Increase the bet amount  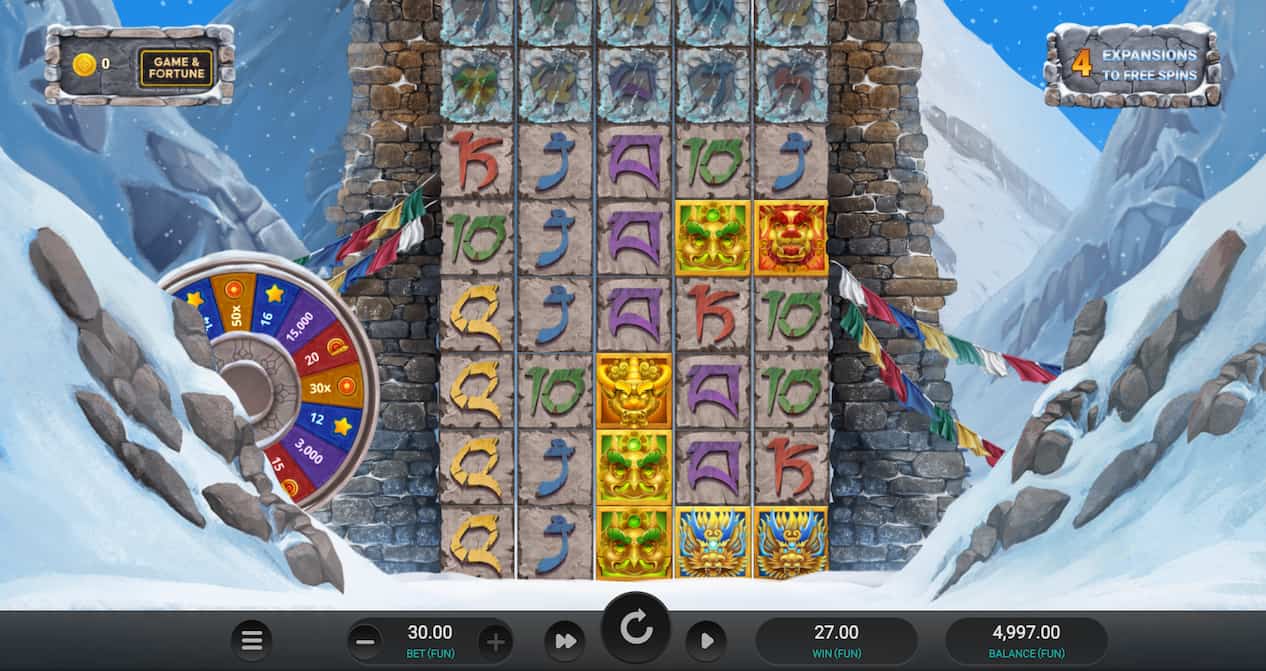(x=495, y=640)
